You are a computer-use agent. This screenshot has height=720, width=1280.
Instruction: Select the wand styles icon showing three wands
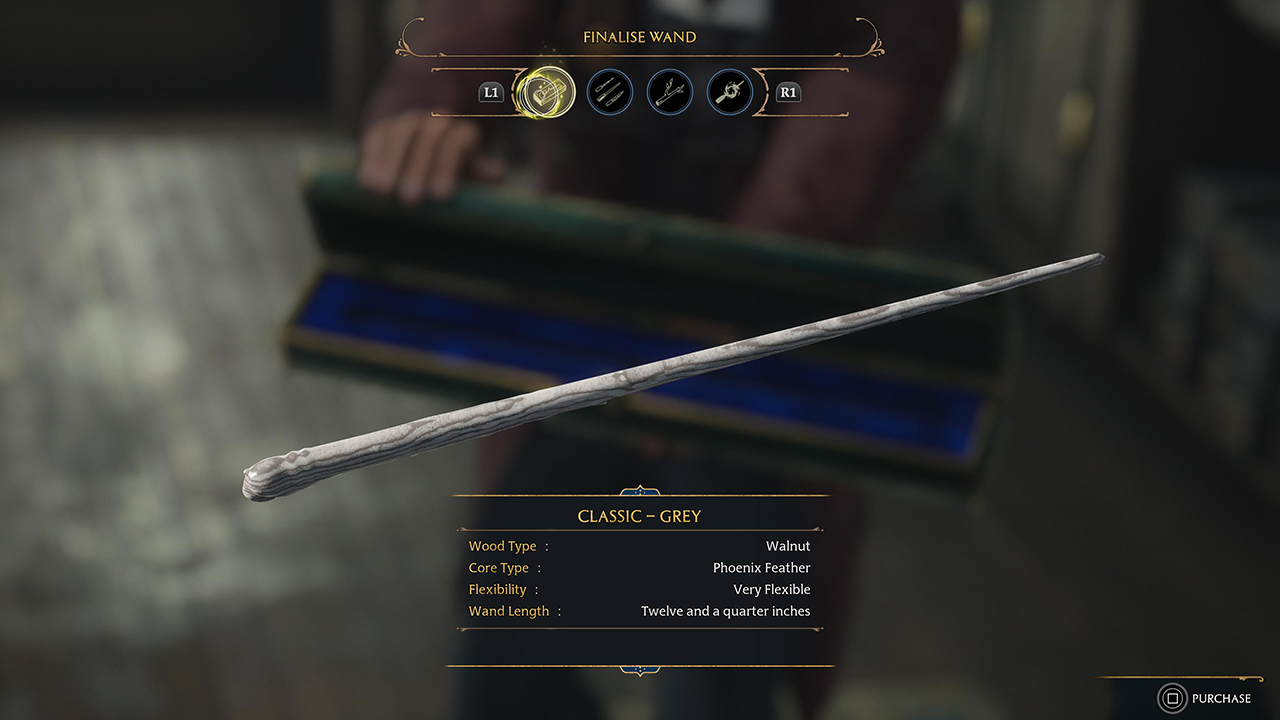tap(610, 92)
